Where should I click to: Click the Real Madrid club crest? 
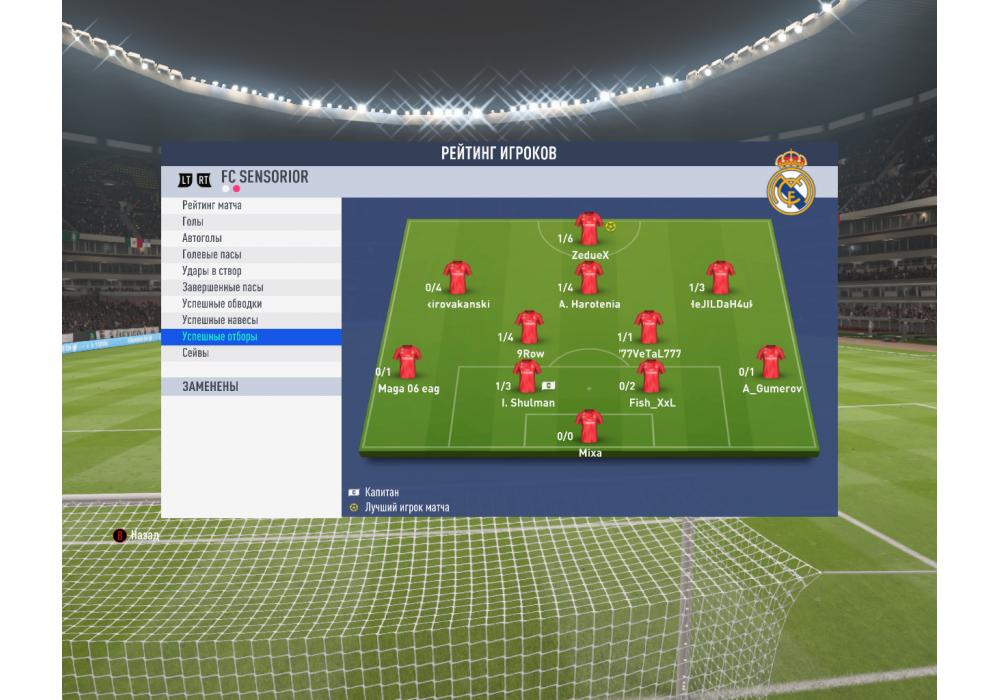(791, 182)
